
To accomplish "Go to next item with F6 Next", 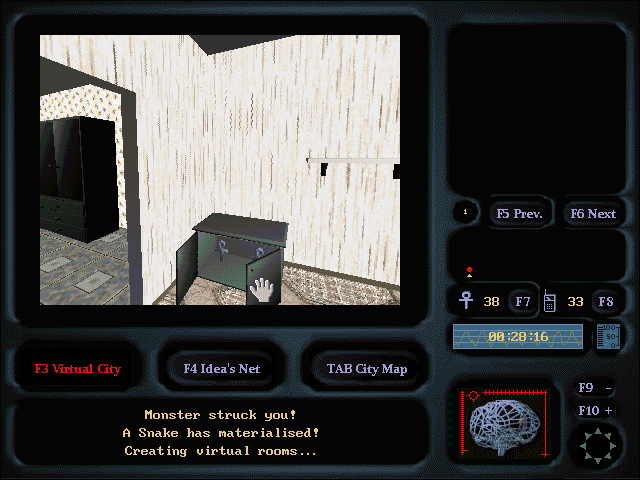I will 592,213.
